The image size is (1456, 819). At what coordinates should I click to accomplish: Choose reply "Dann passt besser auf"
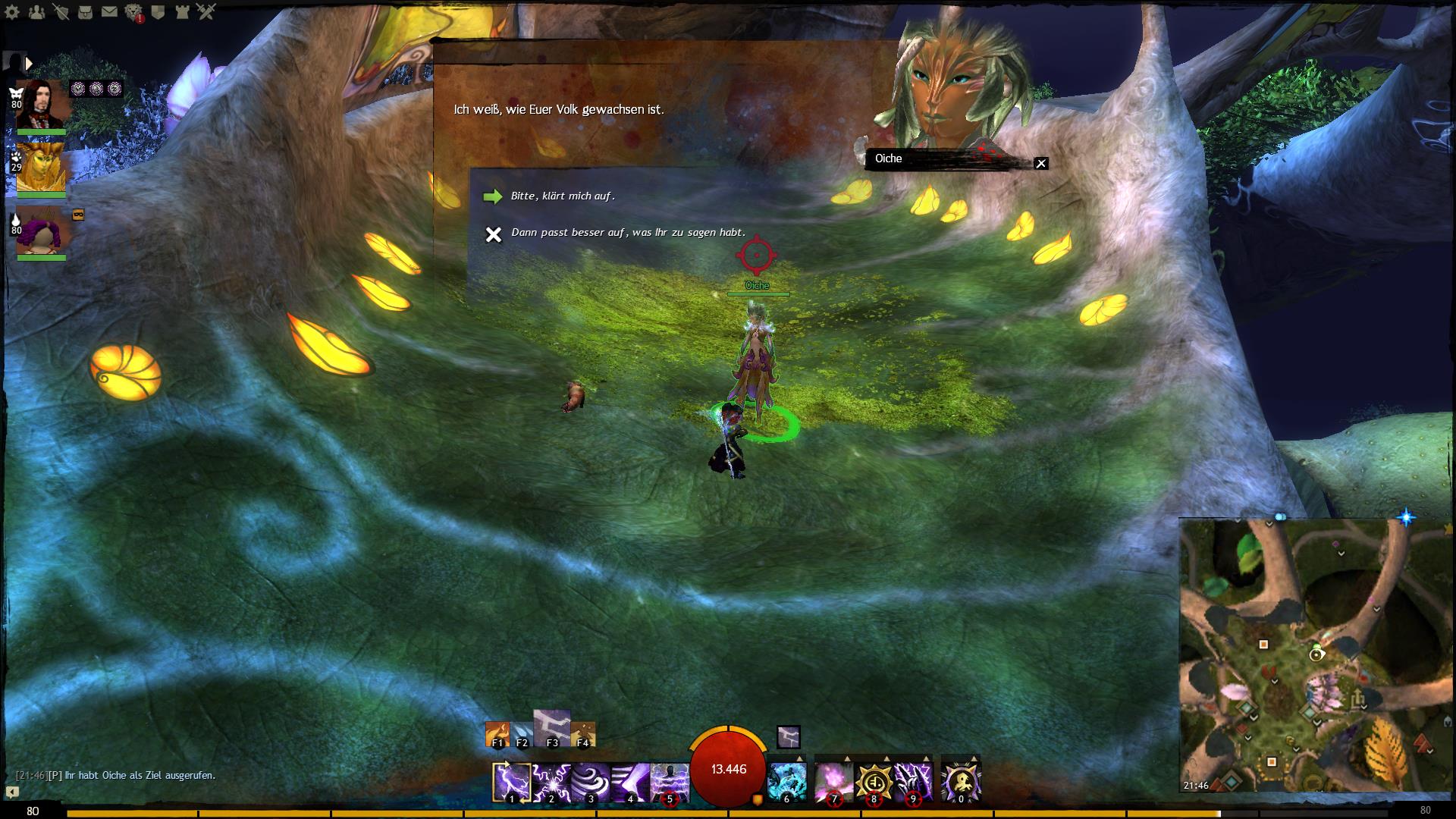(628, 233)
